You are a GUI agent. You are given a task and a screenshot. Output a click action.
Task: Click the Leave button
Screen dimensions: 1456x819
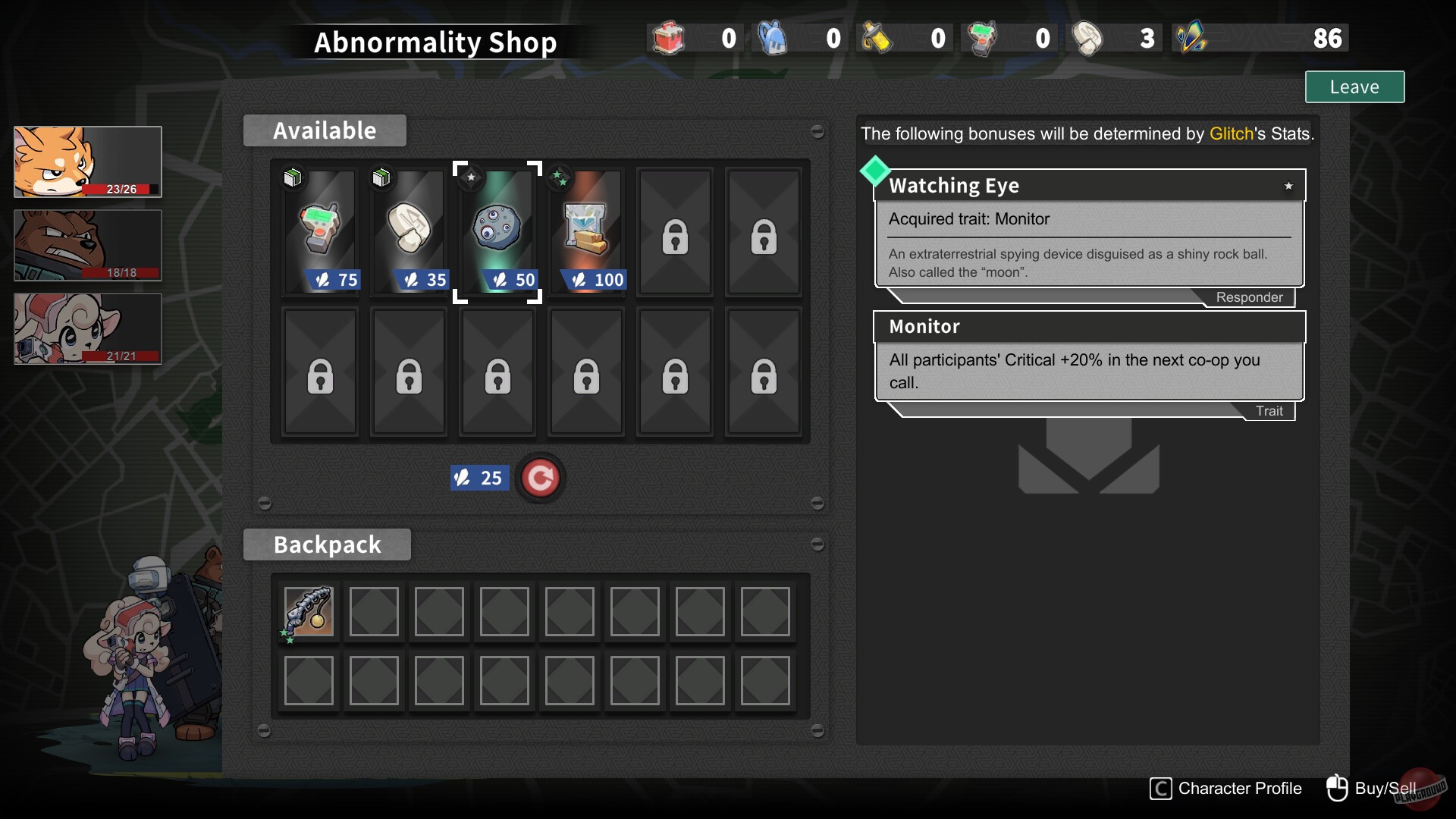[x=1354, y=86]
